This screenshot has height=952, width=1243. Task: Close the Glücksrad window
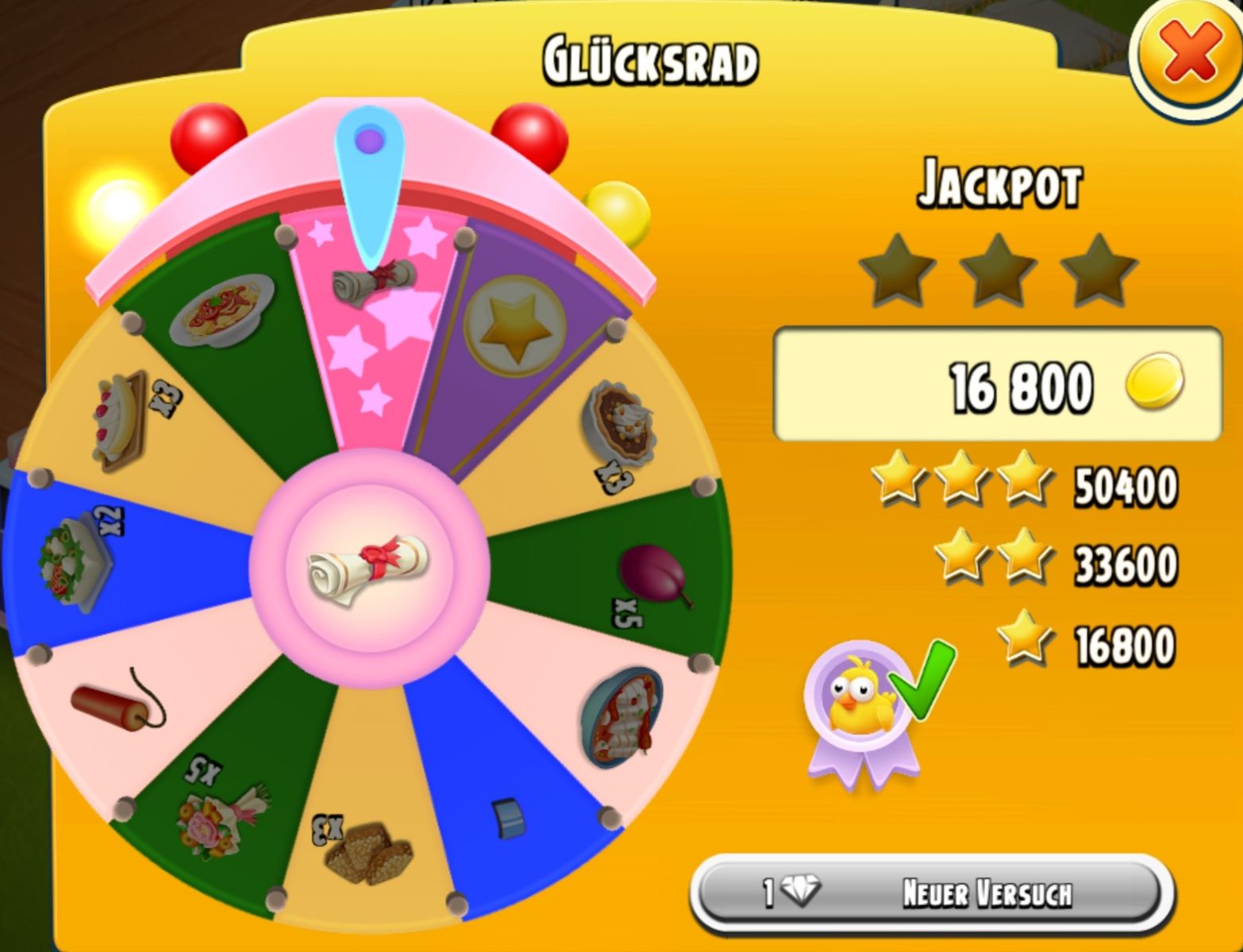(1188, 54)
